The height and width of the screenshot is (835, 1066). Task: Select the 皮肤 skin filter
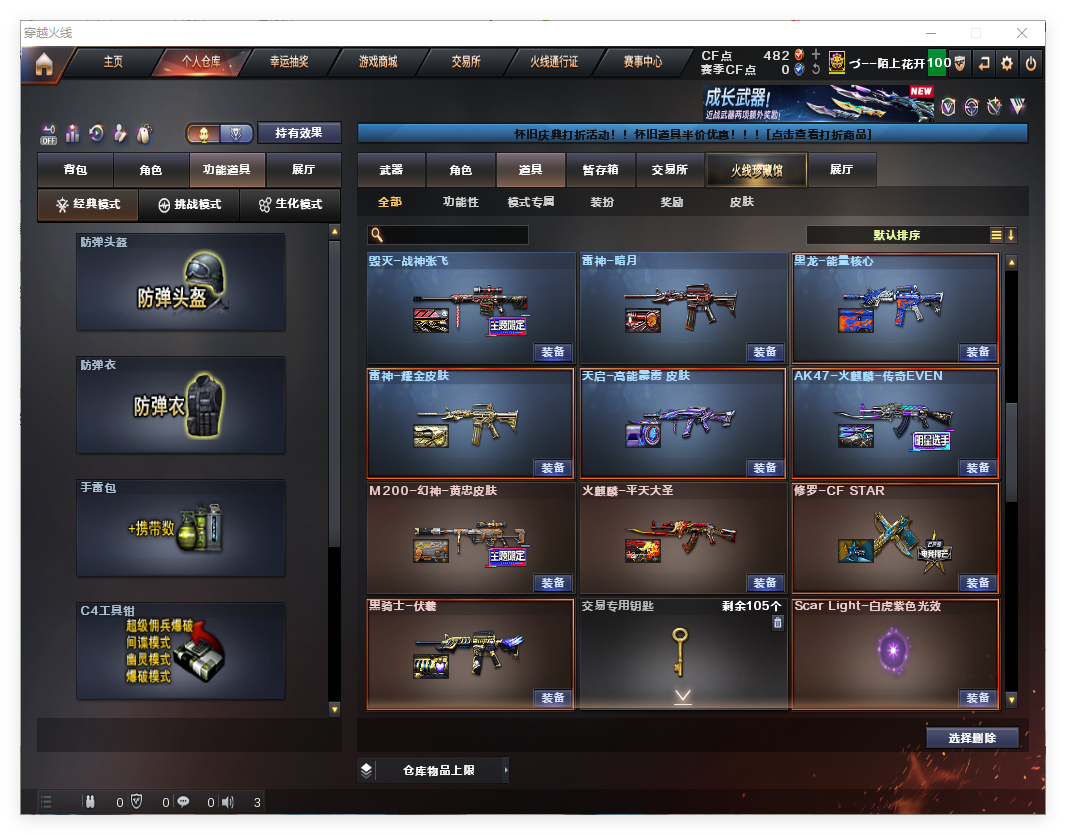742,202
